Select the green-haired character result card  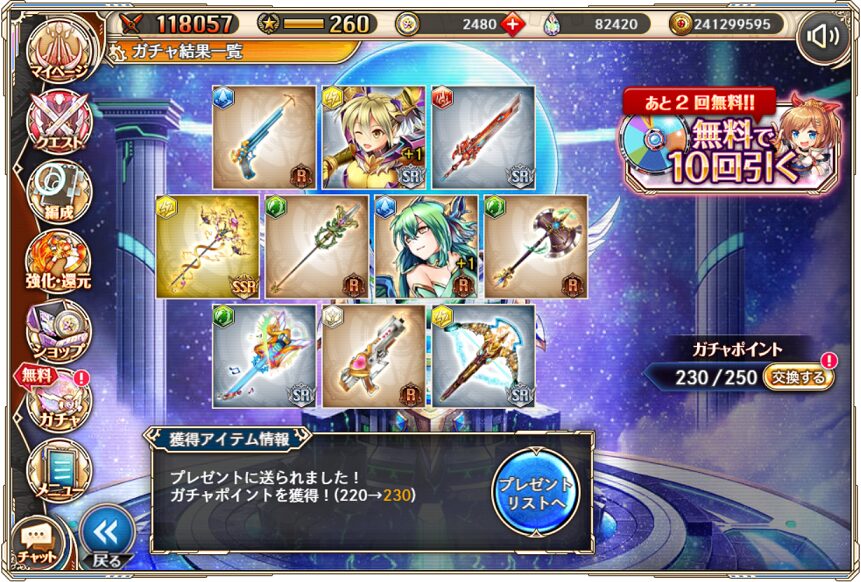425,246
